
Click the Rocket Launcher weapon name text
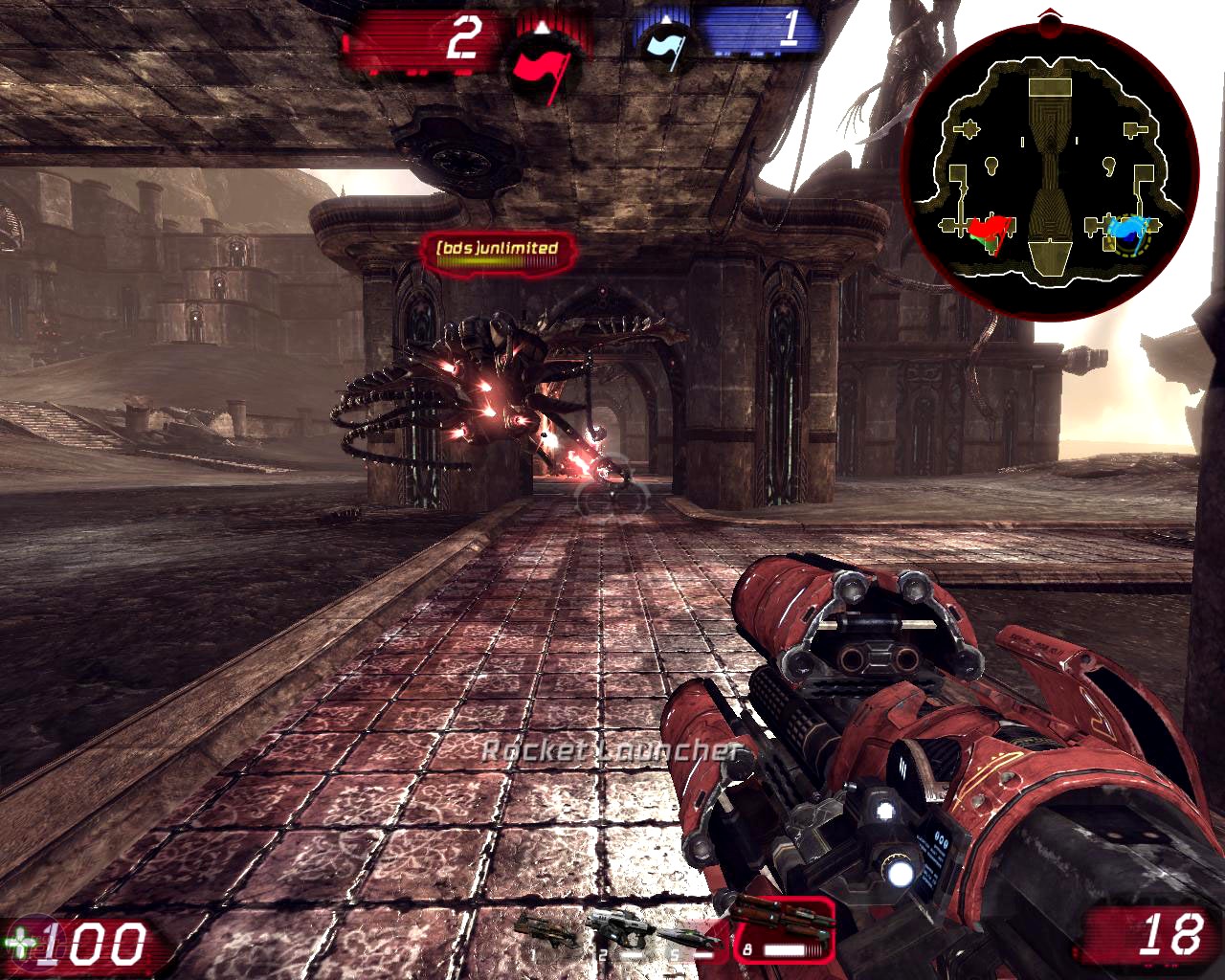(x=612, y=753)
